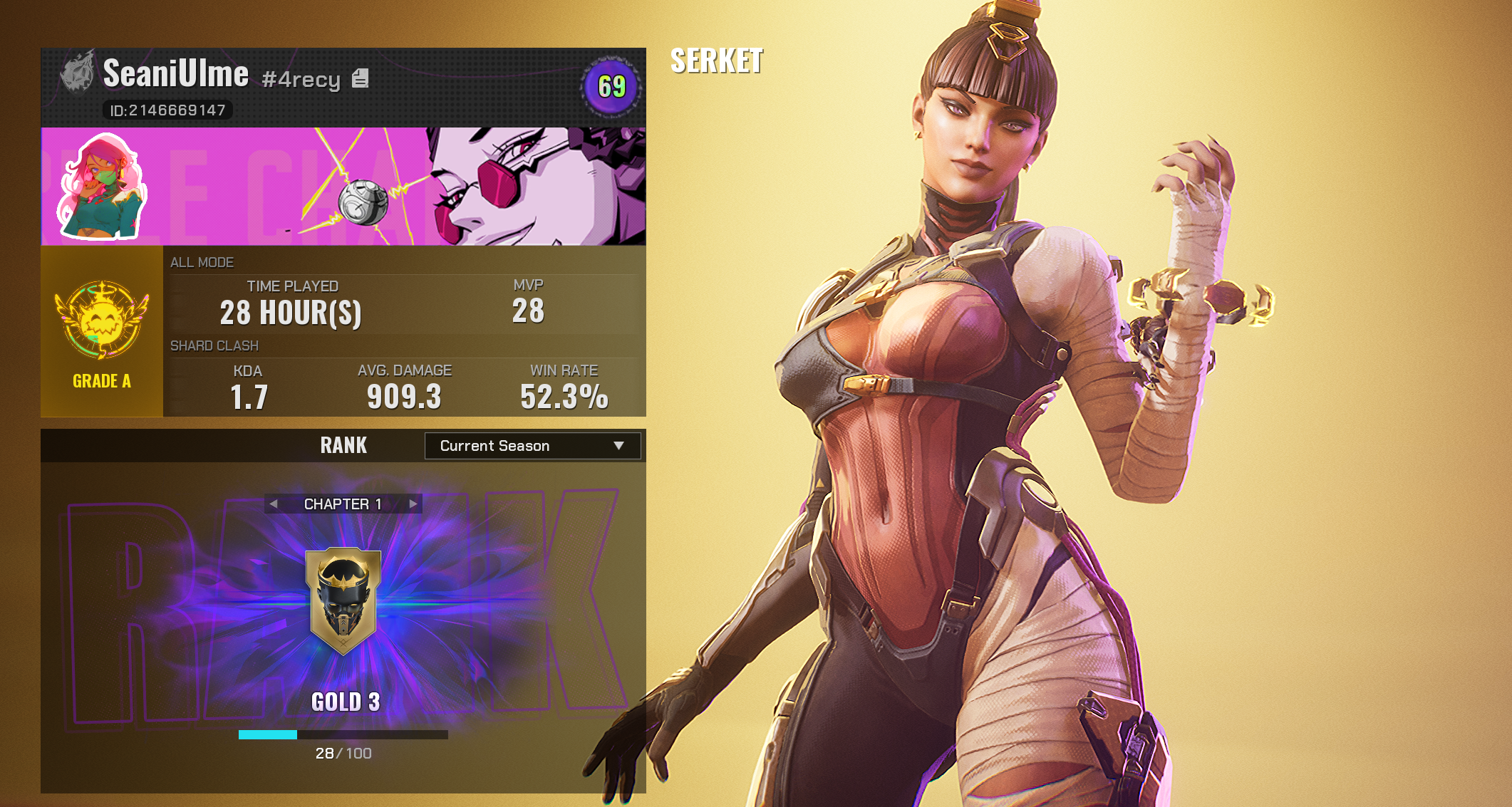The image size is (1512, 807).
Task: Advance to the next chapter arrow
Action: click(x=413, y=504)
